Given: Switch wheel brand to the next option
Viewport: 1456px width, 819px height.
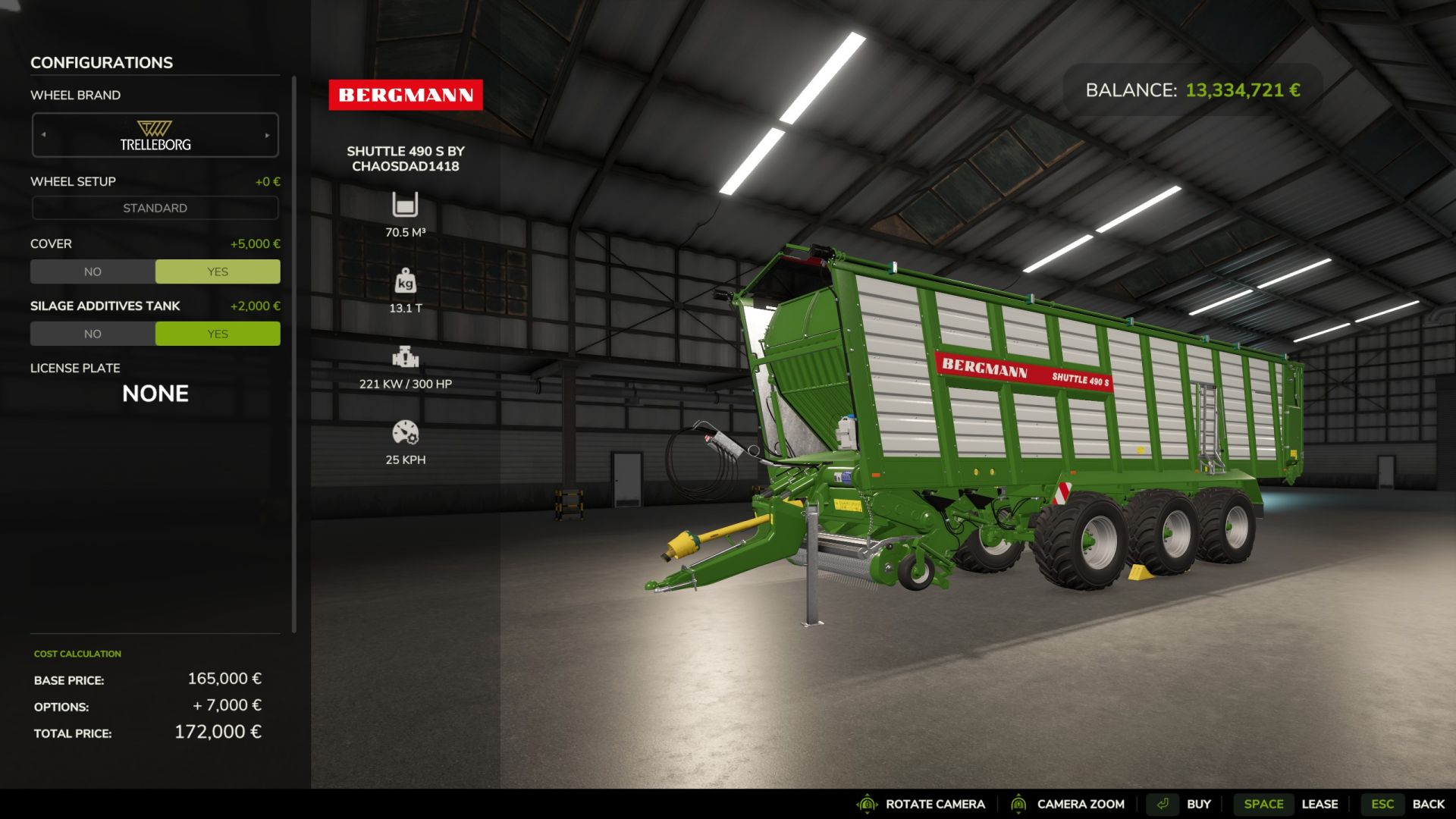Looking at the screenshot, I should (267, 135).
